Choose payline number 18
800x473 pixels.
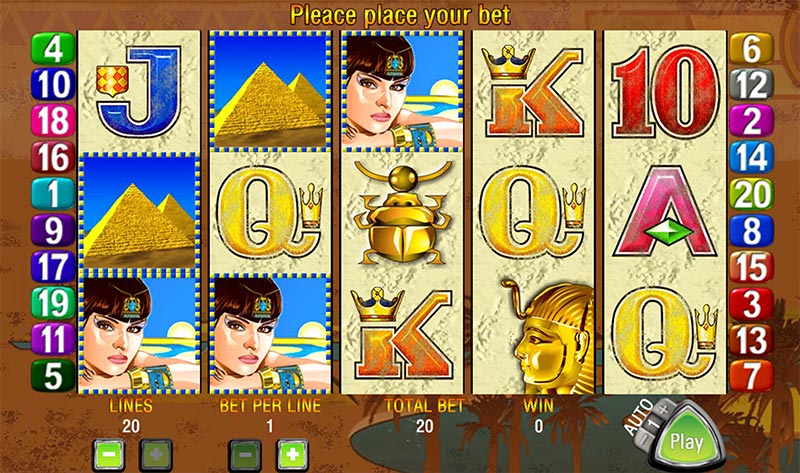tap(51, 121)
